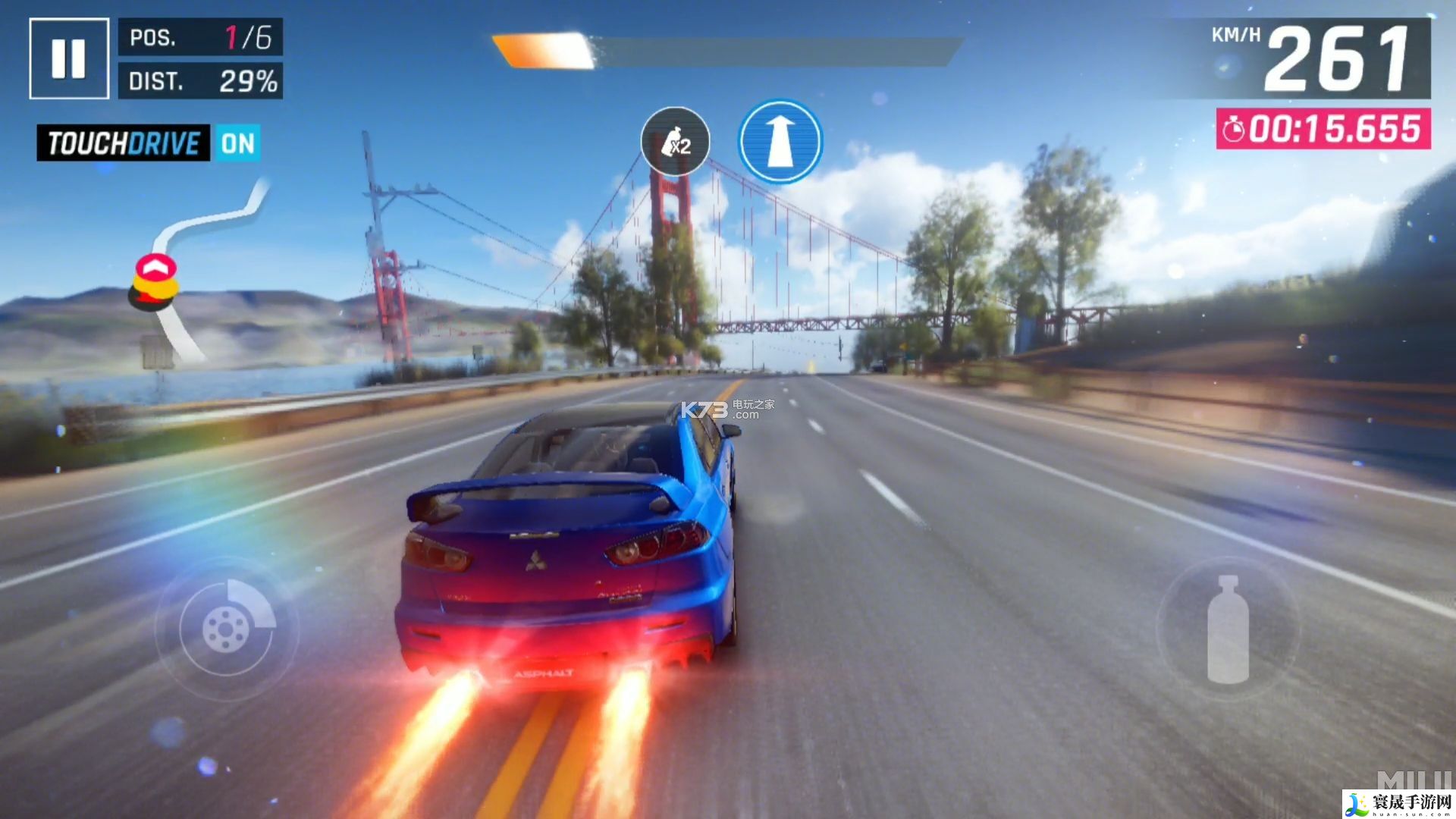Tap the nitro bottle boost button
This screenshot has height=819, width=1456.
click(1228, 629)
